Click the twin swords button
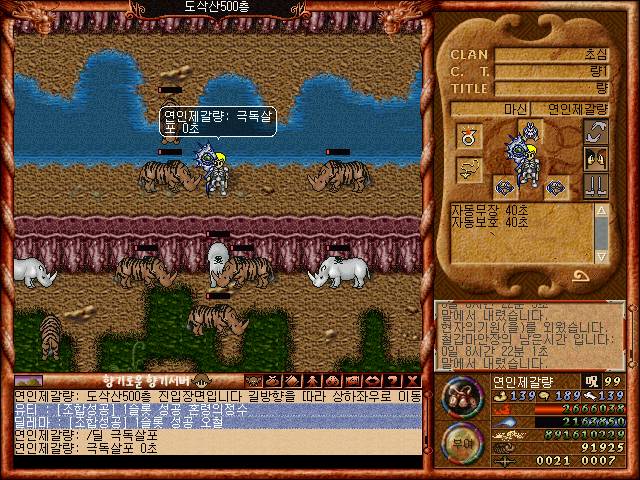 click(596, 186)
